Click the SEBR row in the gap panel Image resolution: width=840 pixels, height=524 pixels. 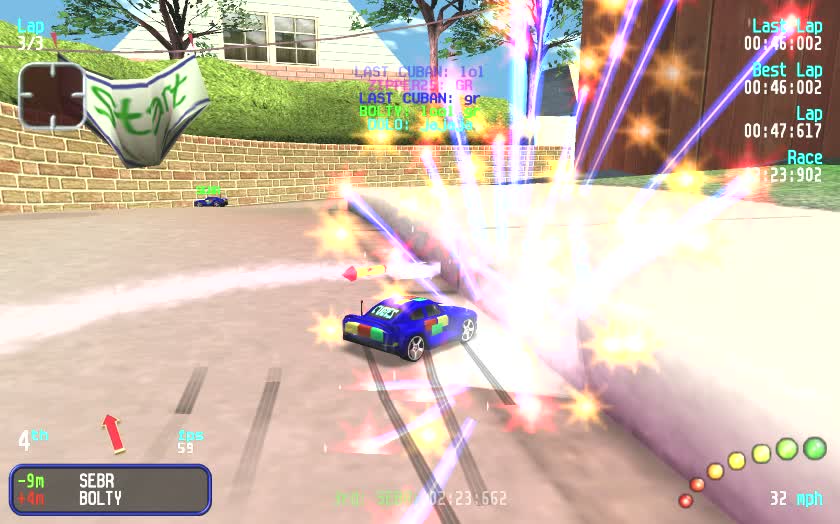coord(110,480)
